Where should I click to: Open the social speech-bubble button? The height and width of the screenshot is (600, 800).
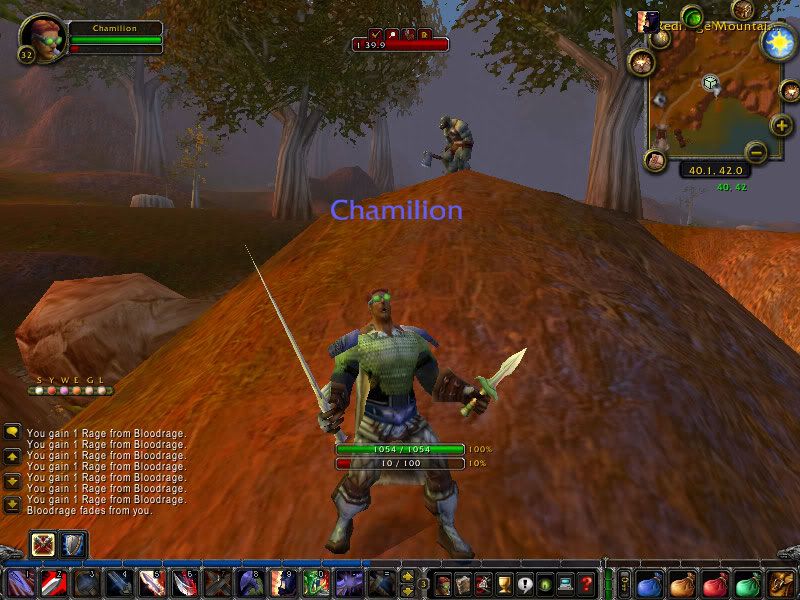coord(526,582)
